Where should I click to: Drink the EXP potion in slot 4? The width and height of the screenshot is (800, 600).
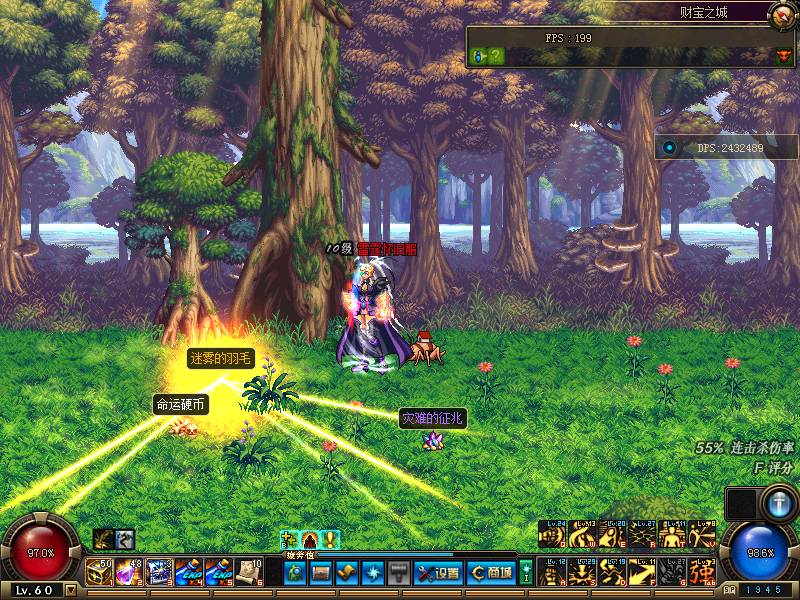[x=190, y=572]
